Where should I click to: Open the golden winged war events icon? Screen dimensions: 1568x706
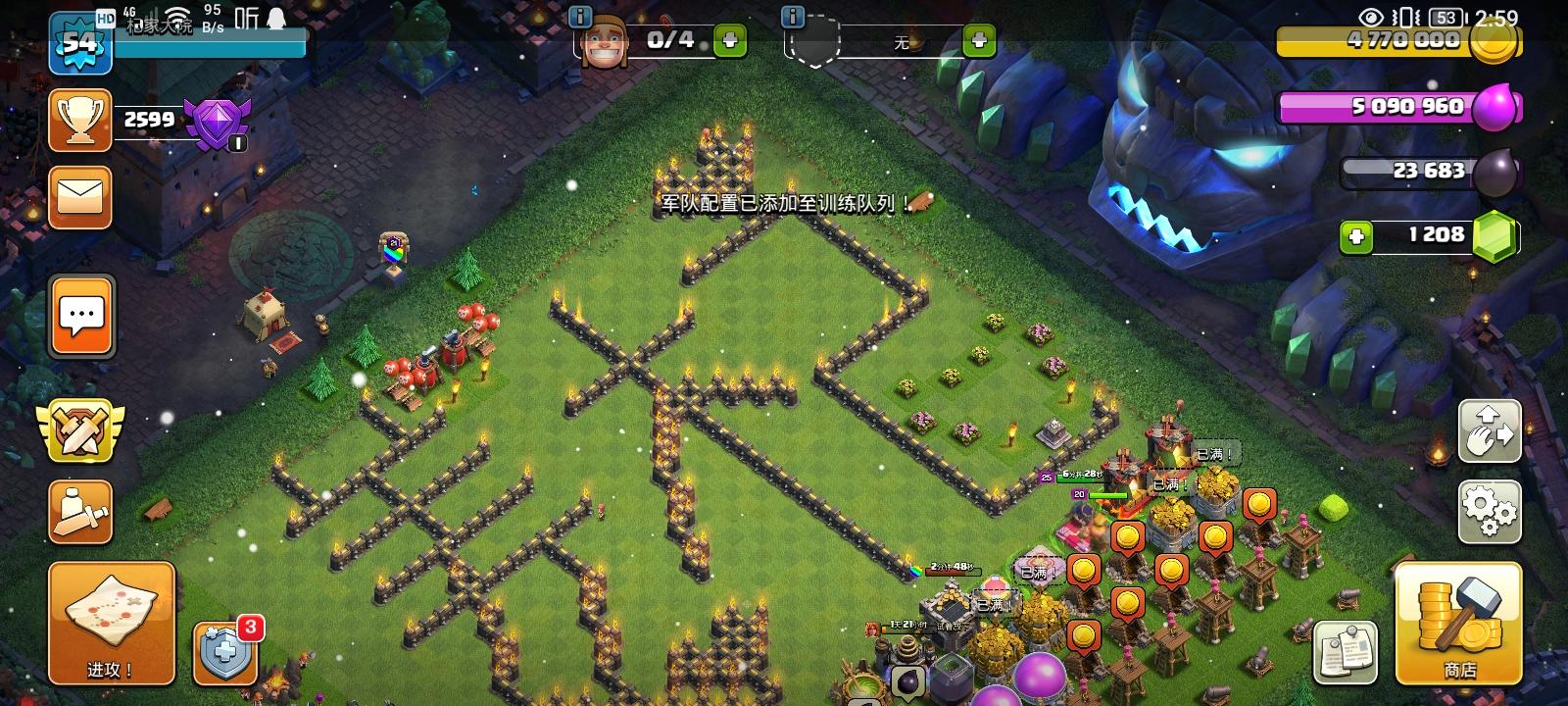point(80,431)
